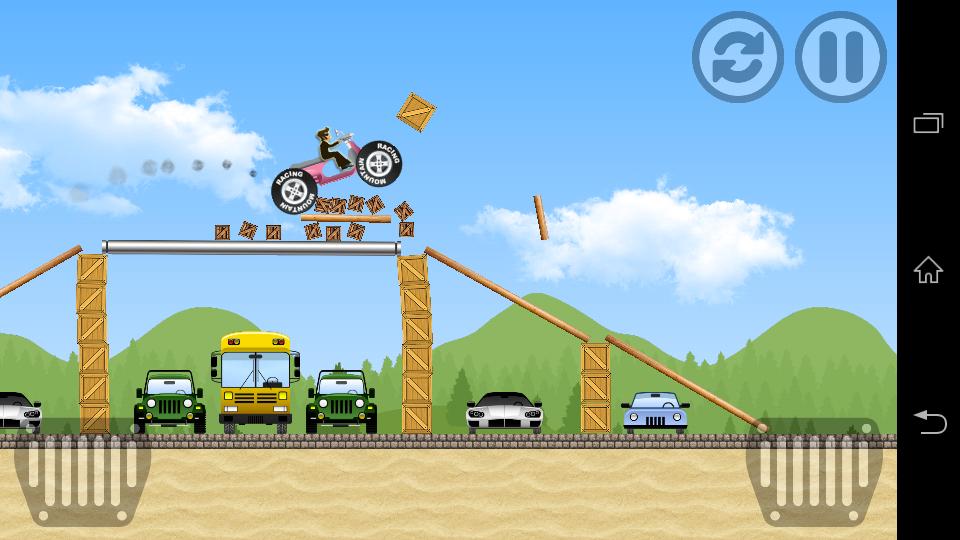Tap the Android back arrow
Image resolution: width=960 pixels, height=540 pixels.
tap(928, 422)
